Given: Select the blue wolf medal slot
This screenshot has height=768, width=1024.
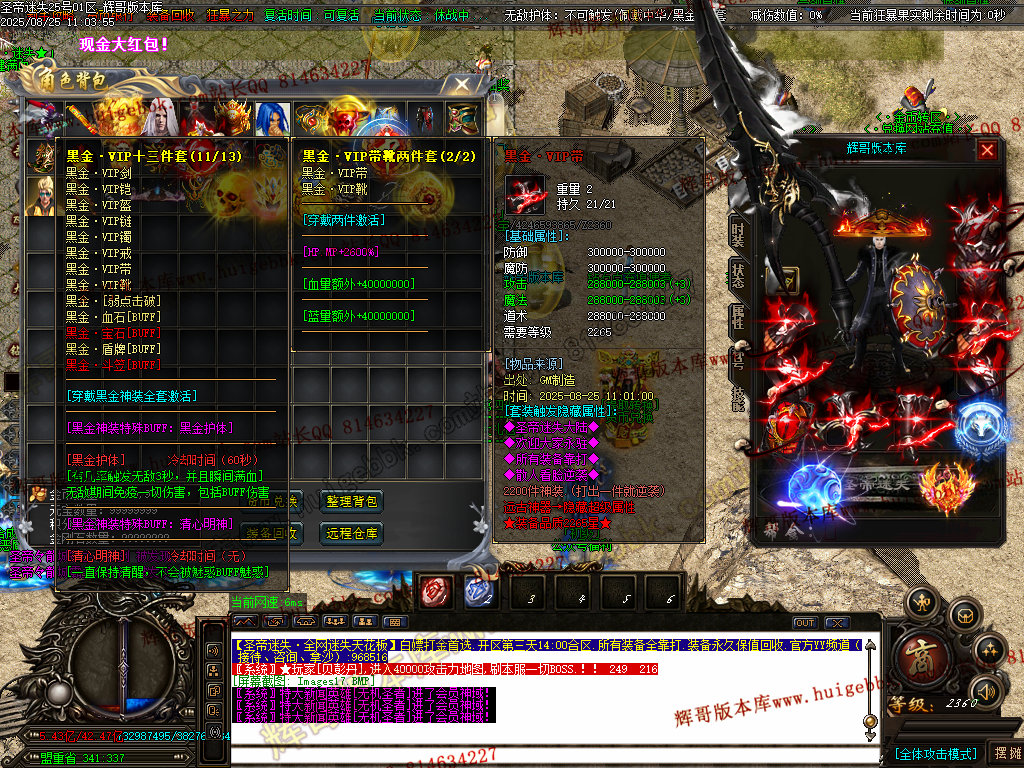Looking at the screenshot, I should pyautogui.click(x=971, y=423).
